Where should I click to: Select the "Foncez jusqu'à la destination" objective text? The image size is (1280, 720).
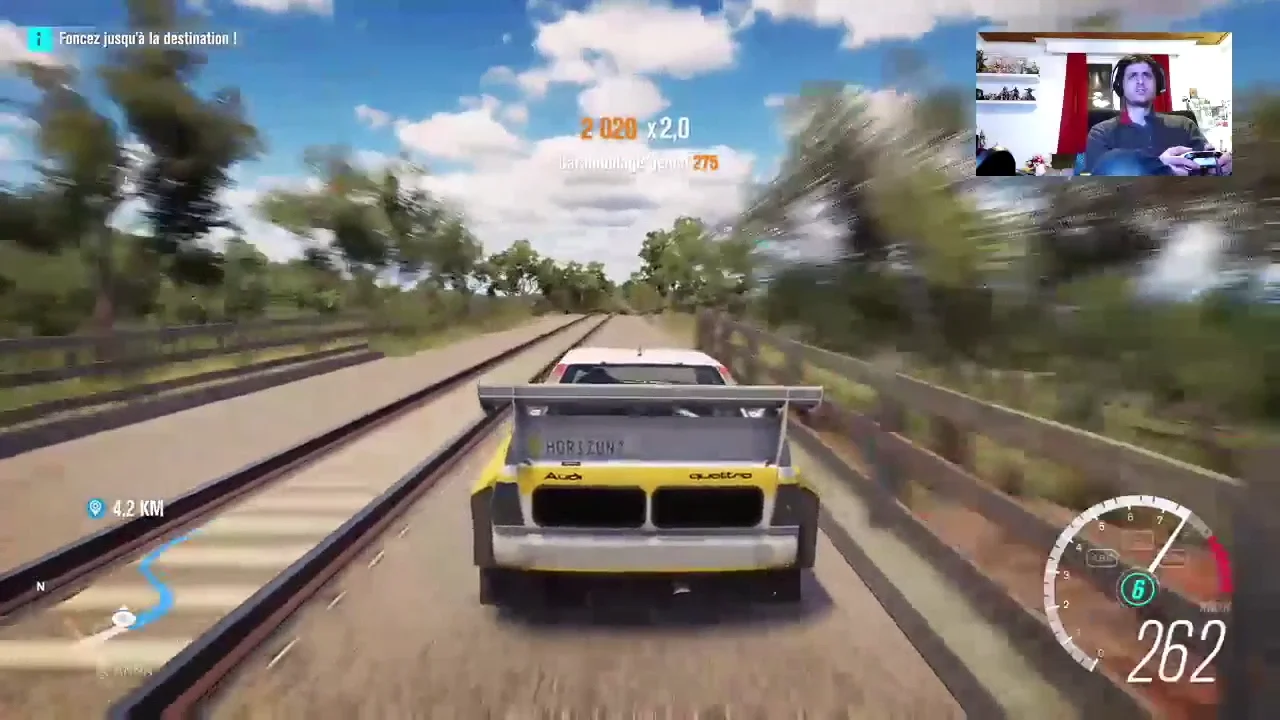(x=148, y=38)
